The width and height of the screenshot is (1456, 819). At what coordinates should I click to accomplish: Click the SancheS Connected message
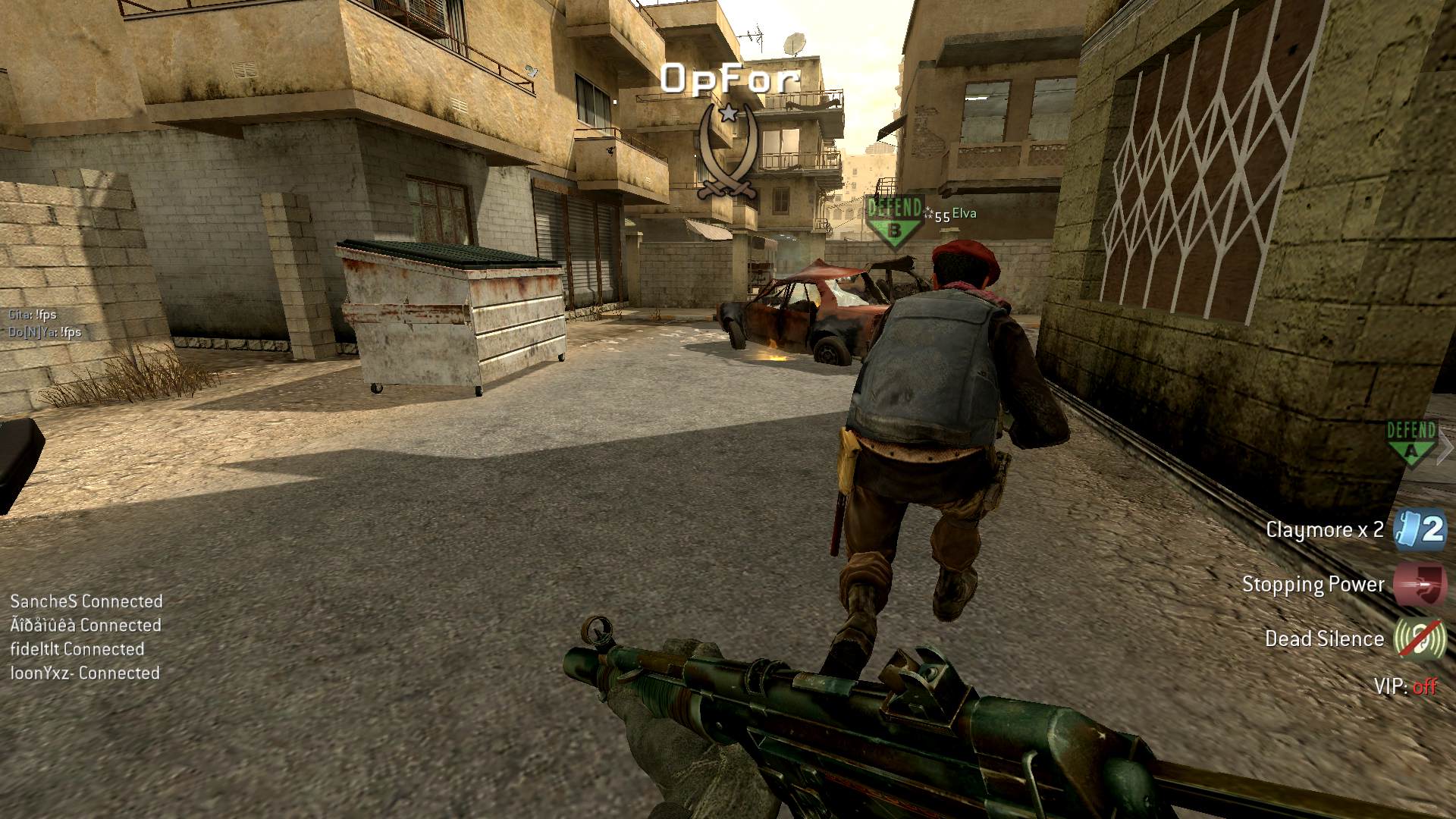[86, 601]
